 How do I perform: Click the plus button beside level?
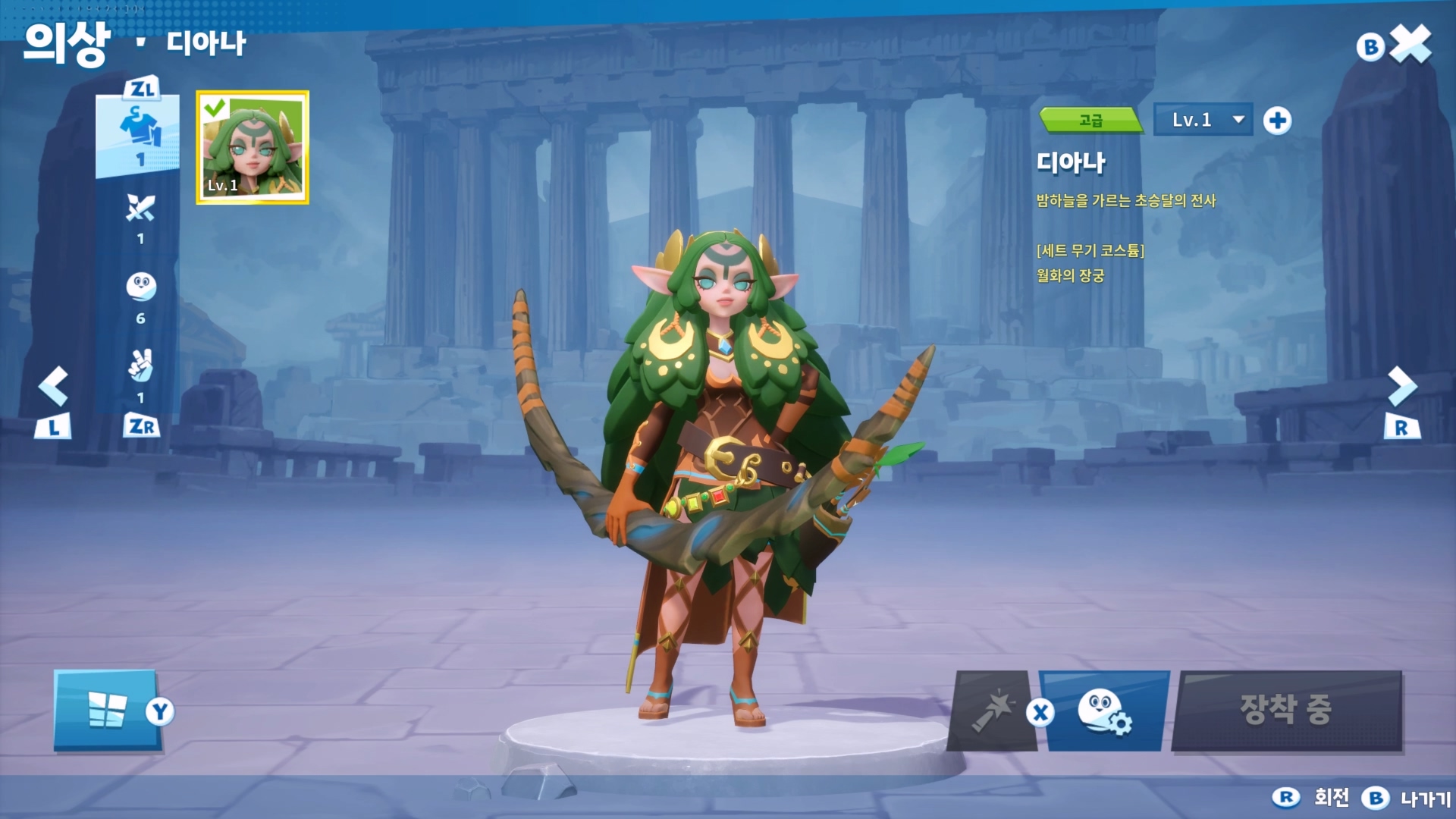pos(1277,121)
